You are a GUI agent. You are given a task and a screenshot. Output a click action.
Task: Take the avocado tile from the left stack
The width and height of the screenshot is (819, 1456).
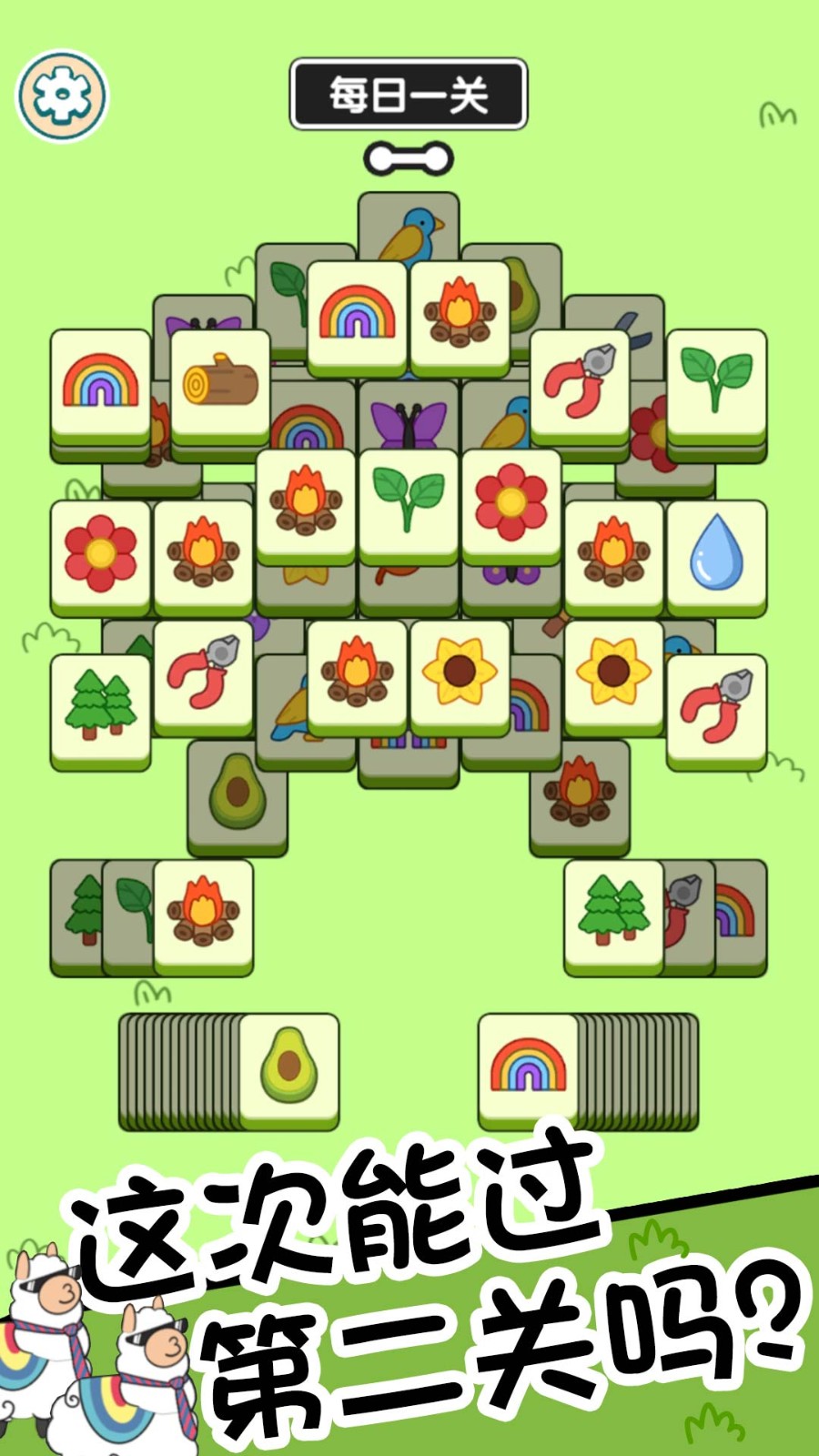click(x=288, y=1067)
